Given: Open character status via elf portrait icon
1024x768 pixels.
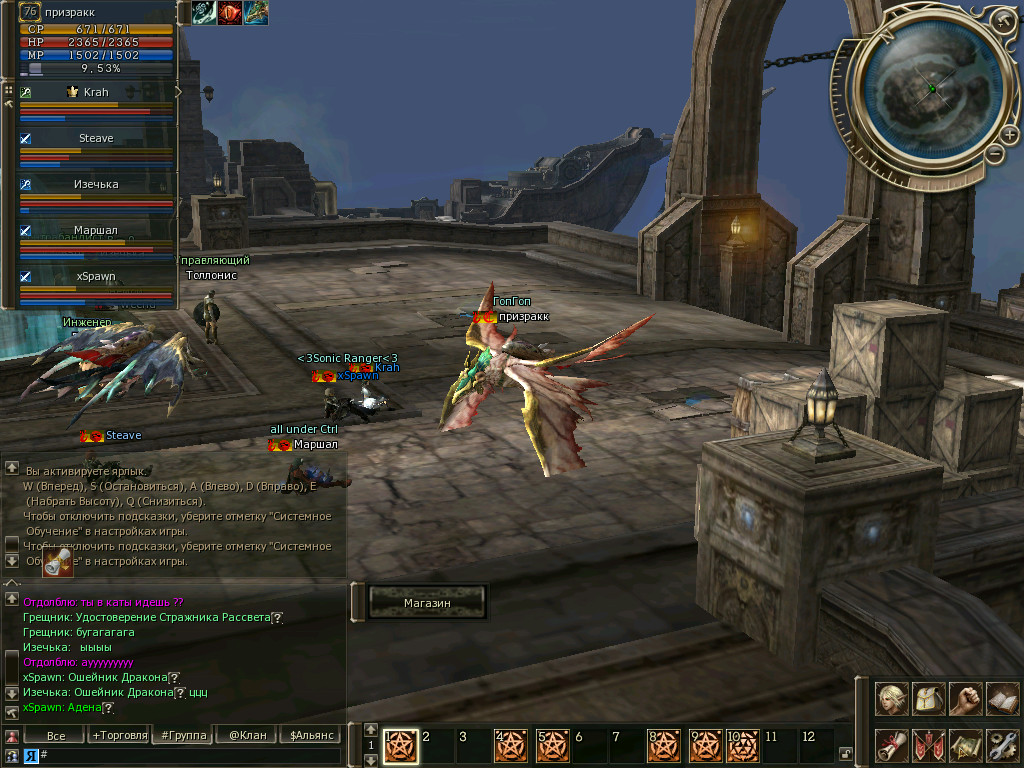Looking at the screenshot, I should tap(892, 699).
